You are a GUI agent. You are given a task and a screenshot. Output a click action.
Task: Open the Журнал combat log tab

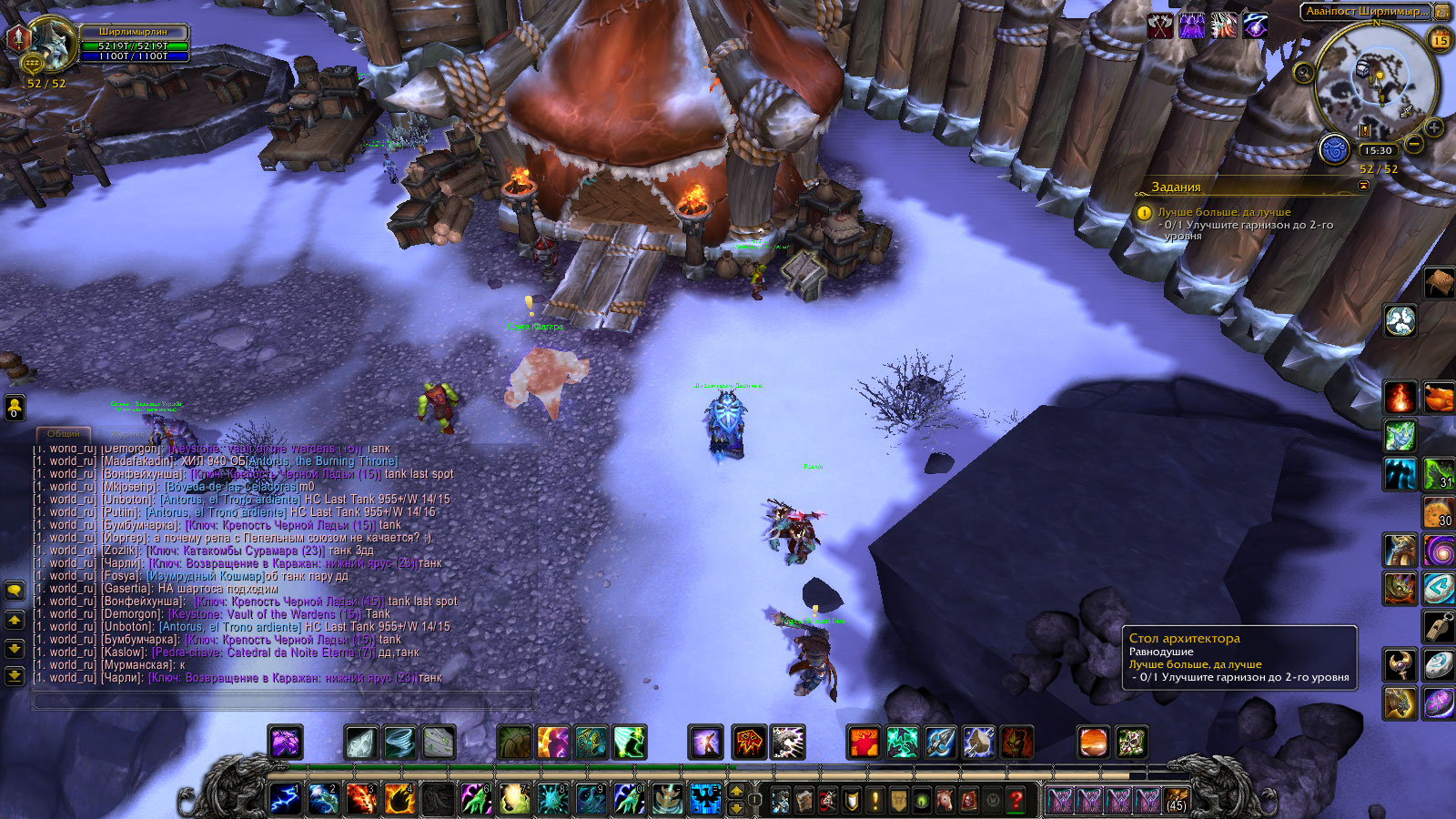click(126, 434)
